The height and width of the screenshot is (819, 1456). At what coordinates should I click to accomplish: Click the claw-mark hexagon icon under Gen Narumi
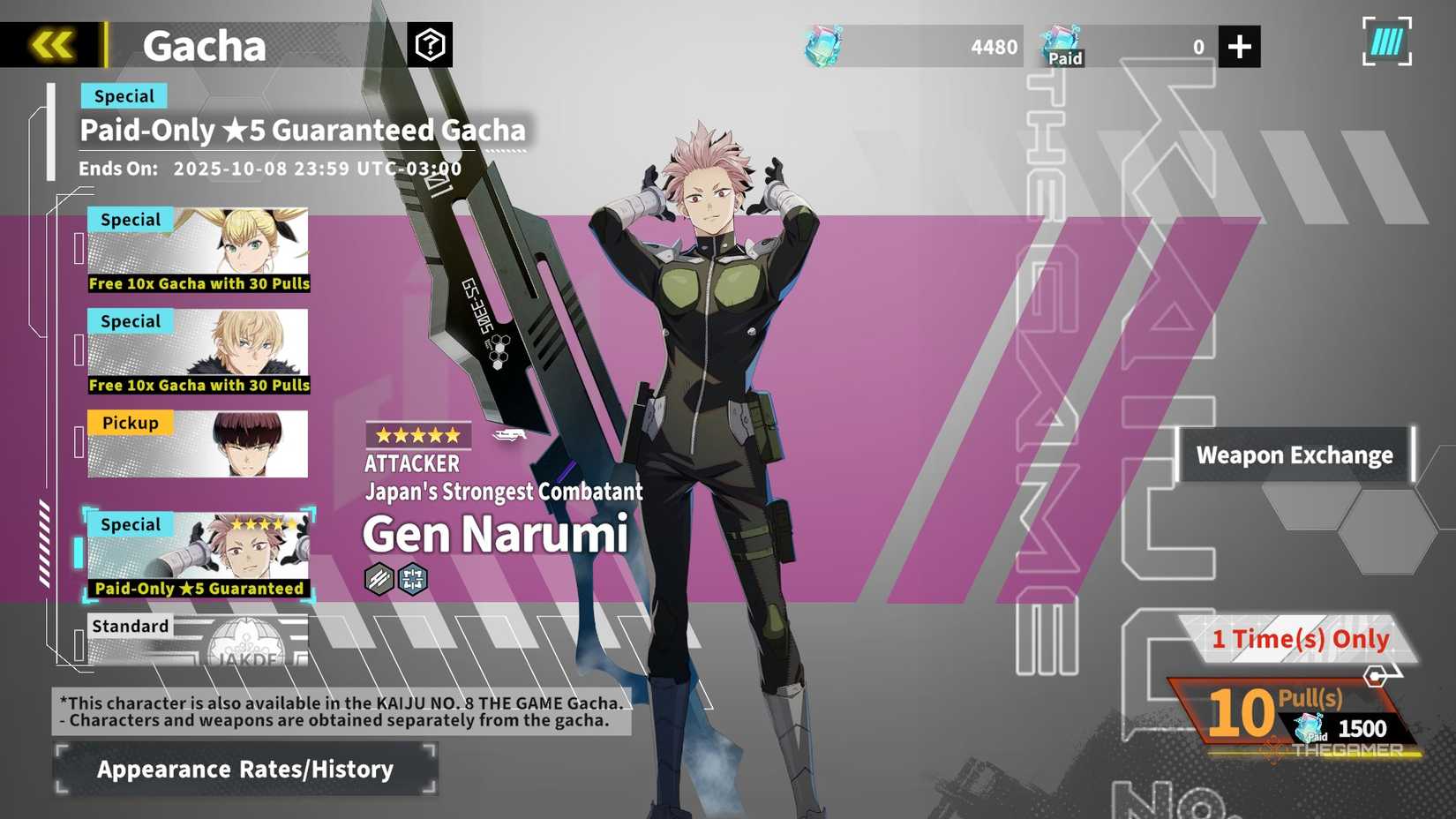(378, 578)
